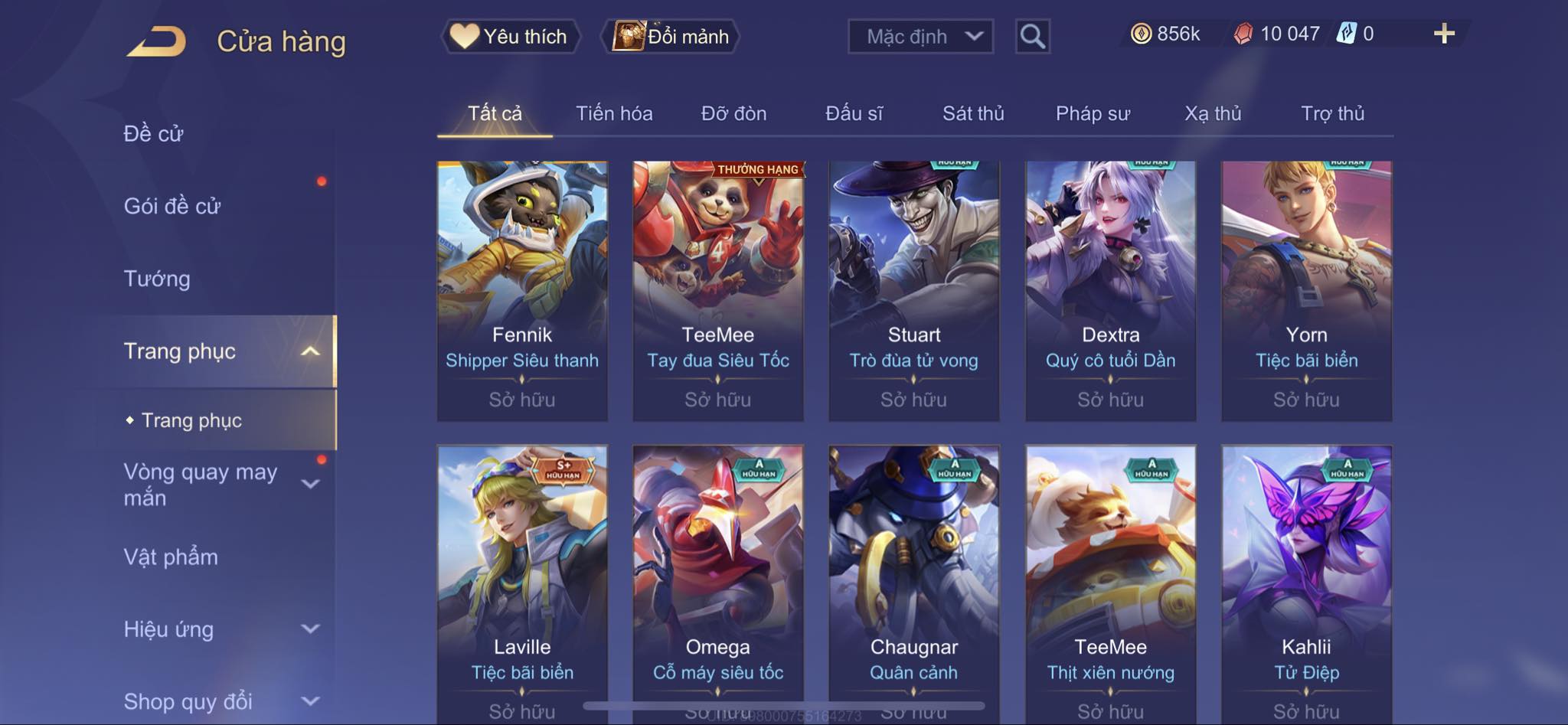Go back using the return arrow
Viewport: 1568px width, 725px height.
tap(157, 41)
